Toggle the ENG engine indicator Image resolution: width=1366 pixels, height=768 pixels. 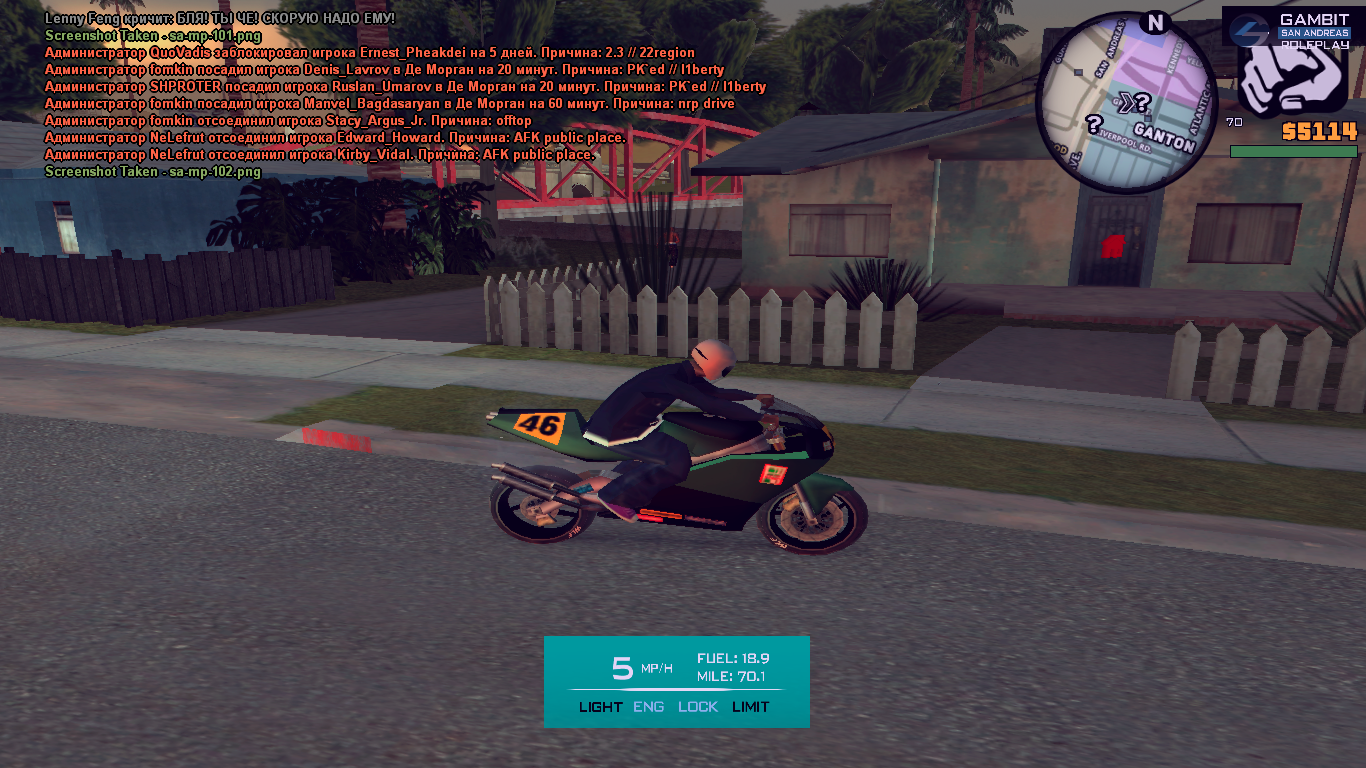tap(648, 707)
